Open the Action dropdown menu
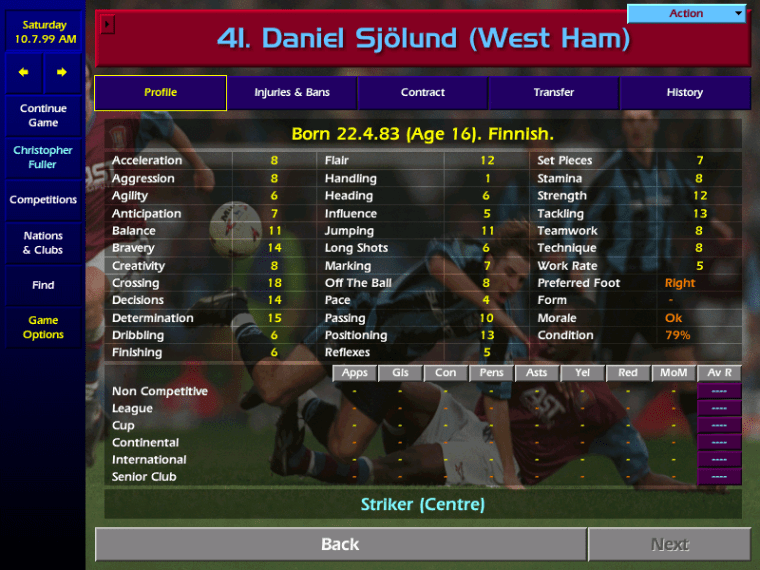Screen dimensions: 760x570 (x=687, y=14)
